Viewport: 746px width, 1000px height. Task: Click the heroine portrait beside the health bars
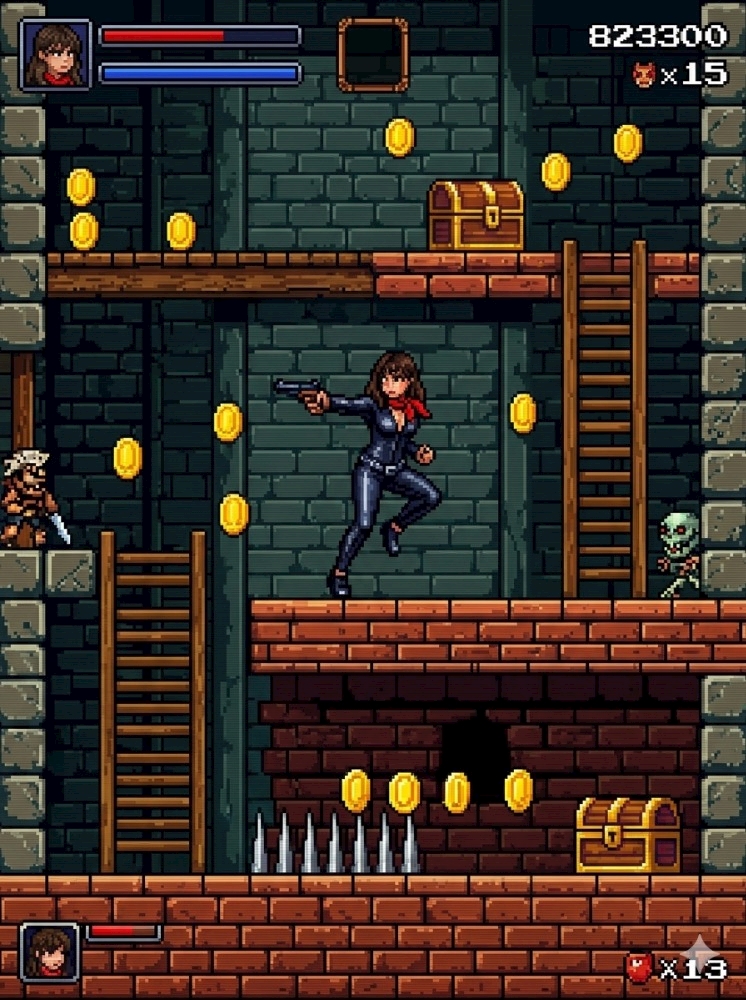coord(55,55)
